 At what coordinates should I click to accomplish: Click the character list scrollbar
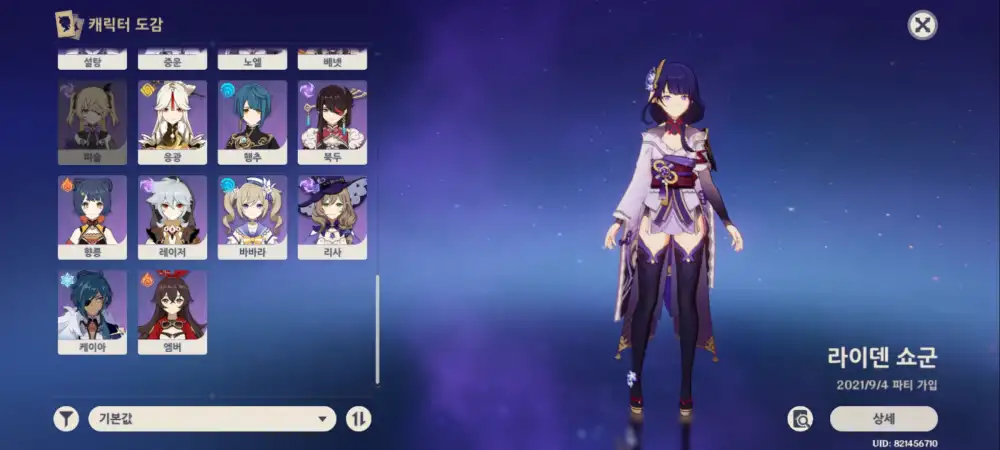click(377, 330)
